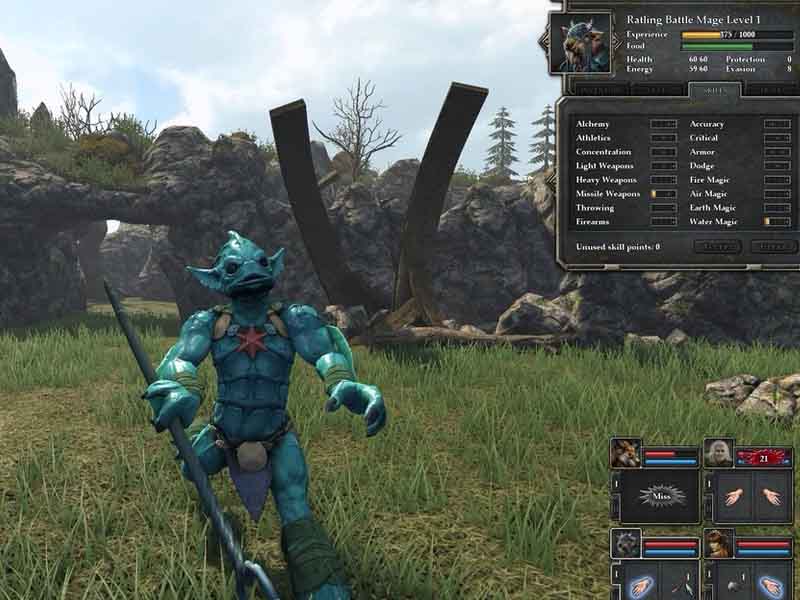Attack with white-haired champion's right bare hand

point(771,497)
